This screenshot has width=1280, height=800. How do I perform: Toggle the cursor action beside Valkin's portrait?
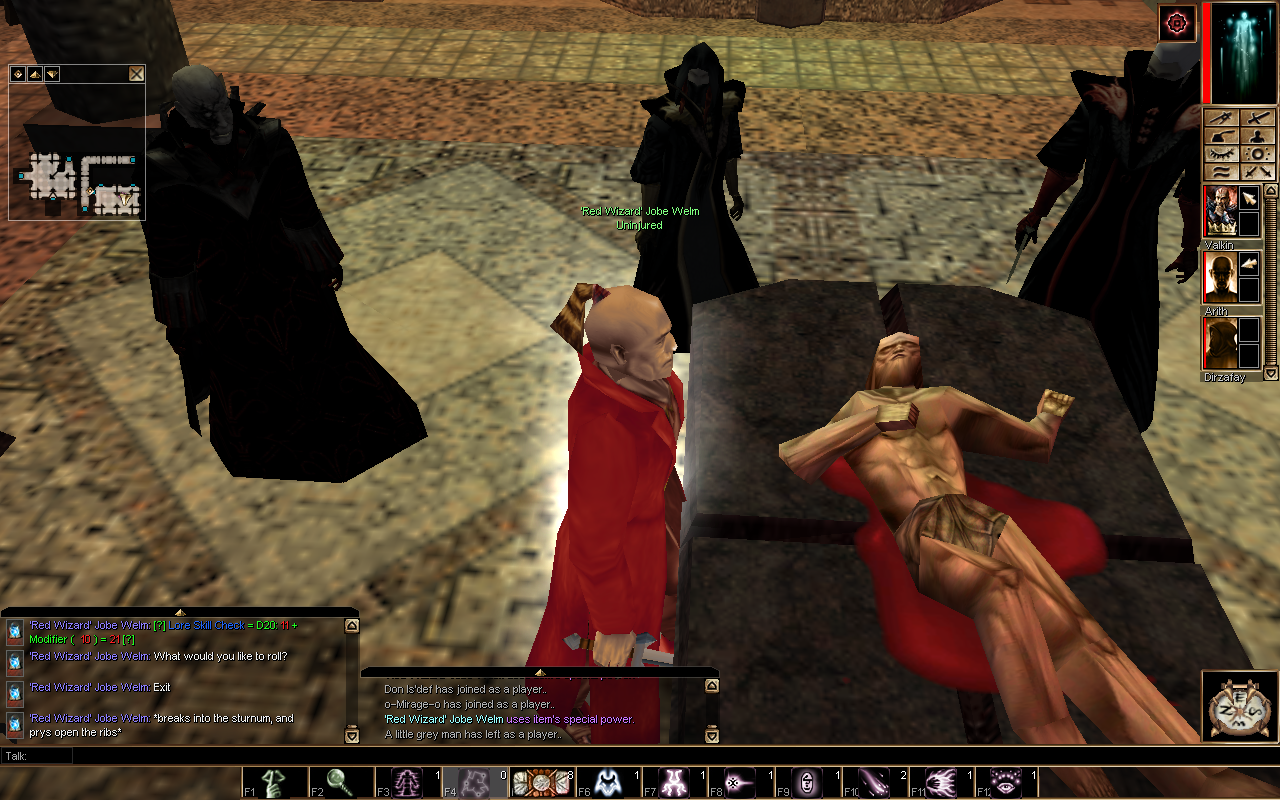click(x=1250, y=197)
